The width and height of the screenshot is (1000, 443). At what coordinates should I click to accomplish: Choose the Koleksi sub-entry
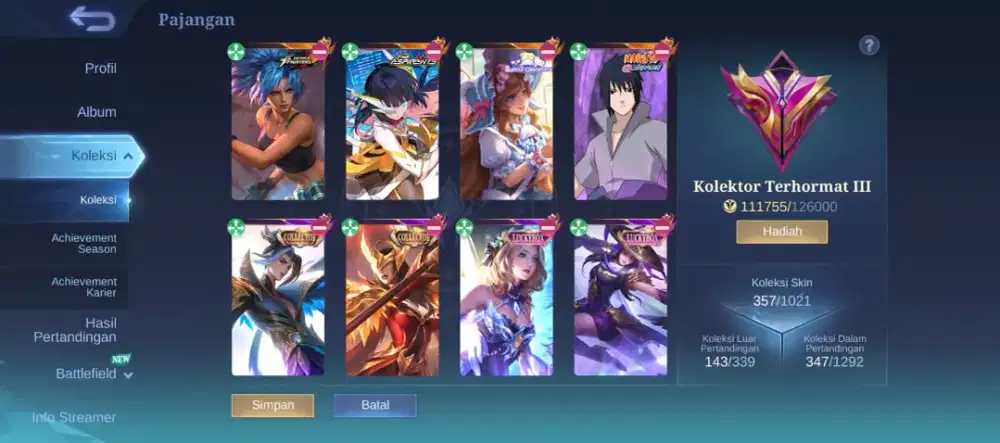98,200
